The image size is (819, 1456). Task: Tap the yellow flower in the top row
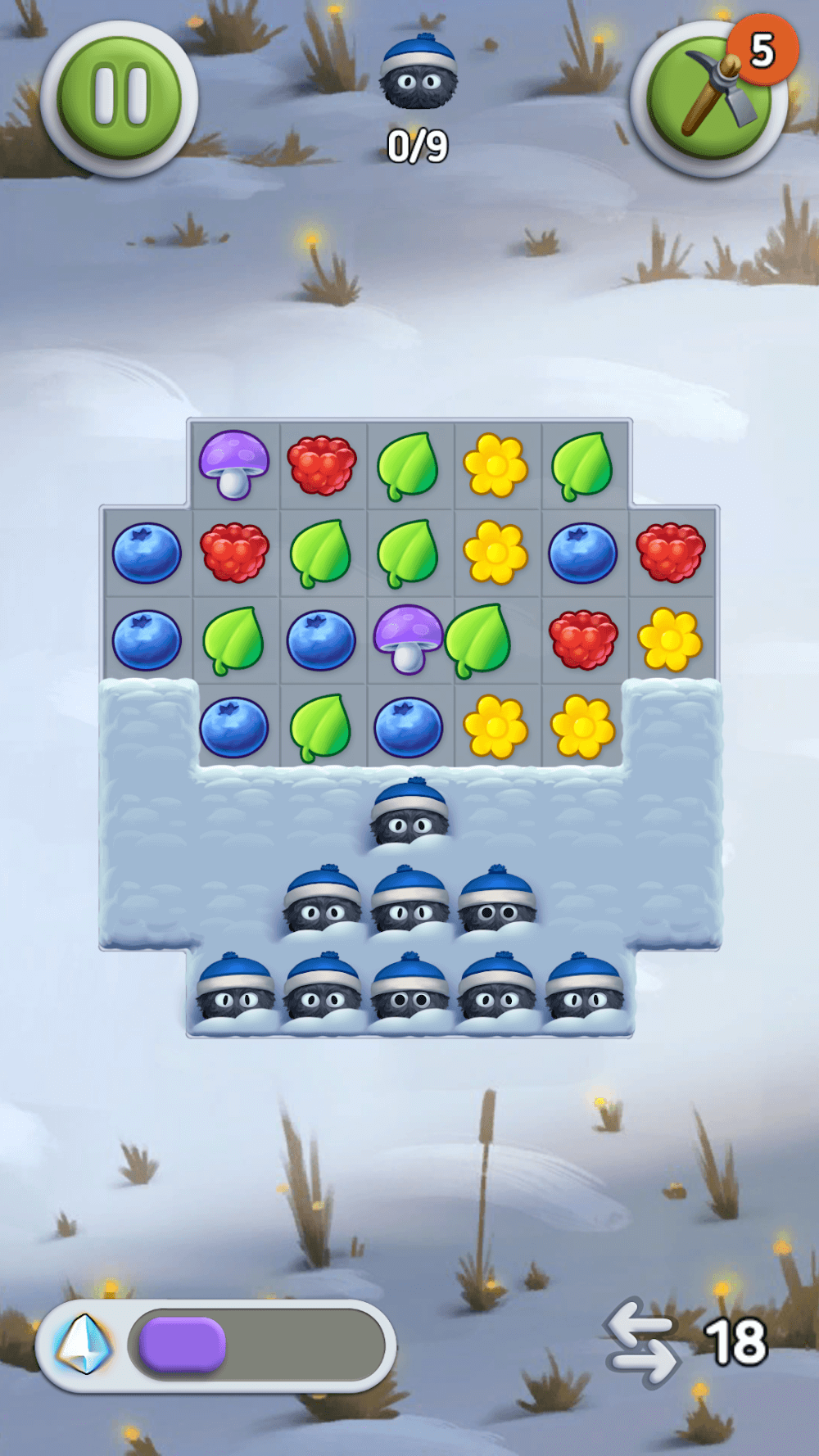(495, 466)
